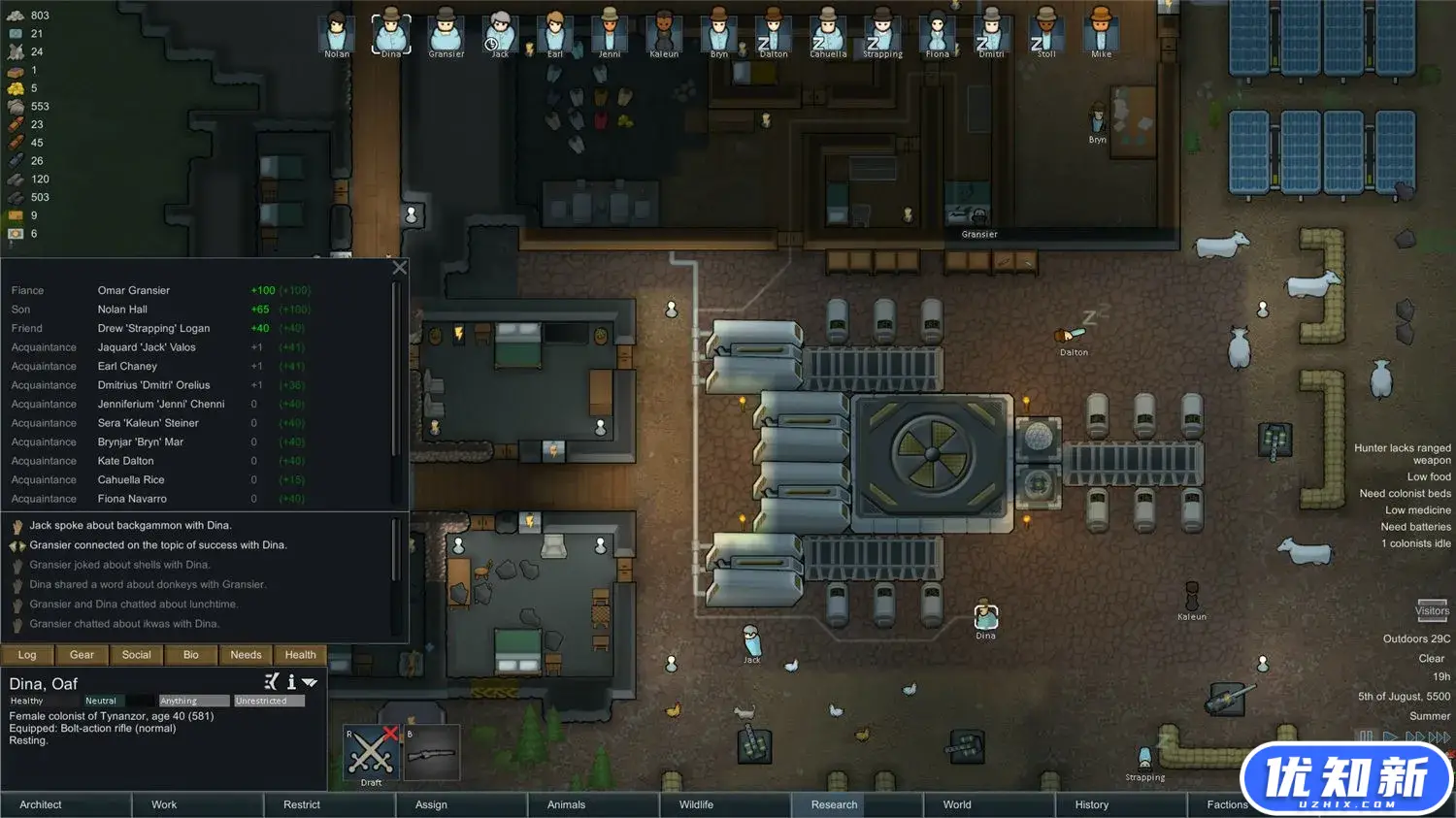Click the Need colonist beds alert
Screen dimensions: 1456x818
click(x=1405, y=493)
